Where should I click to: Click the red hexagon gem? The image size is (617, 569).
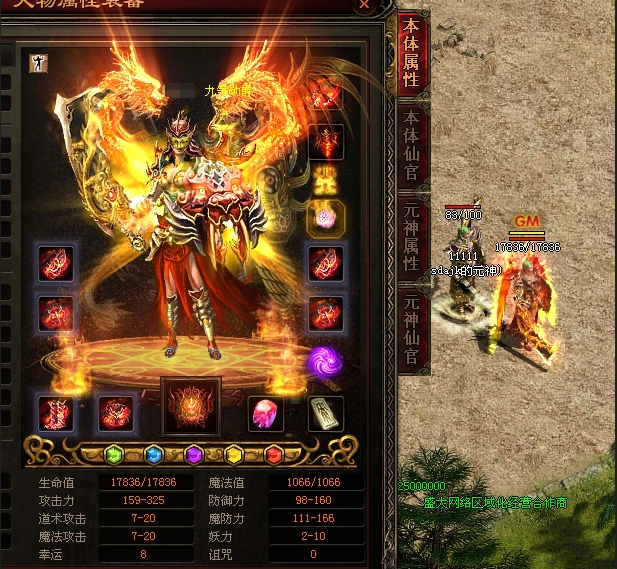click(274, 455)
